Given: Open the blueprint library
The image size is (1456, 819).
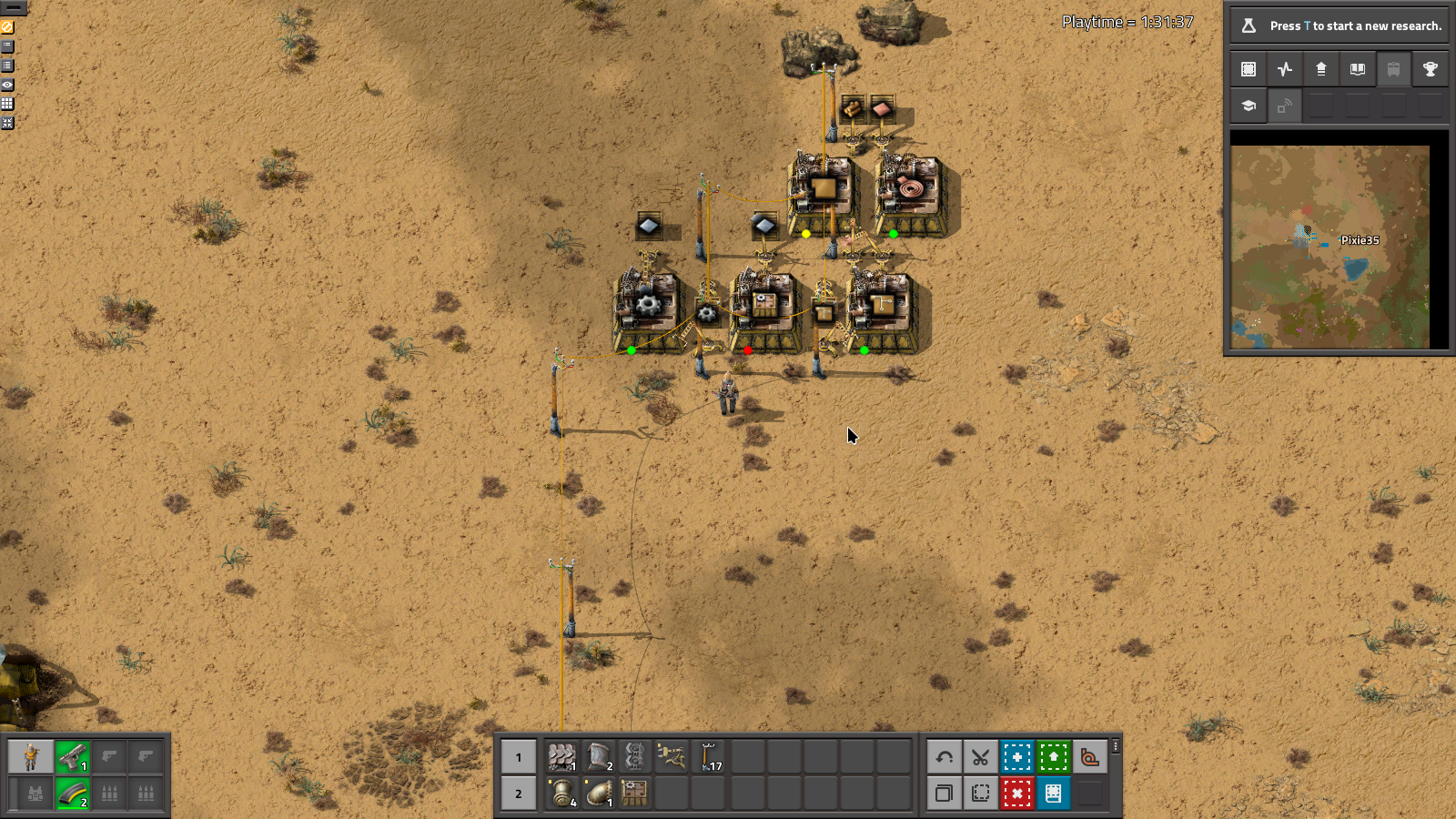Looking at the screenshot, I should click(x=1247, y=68).
